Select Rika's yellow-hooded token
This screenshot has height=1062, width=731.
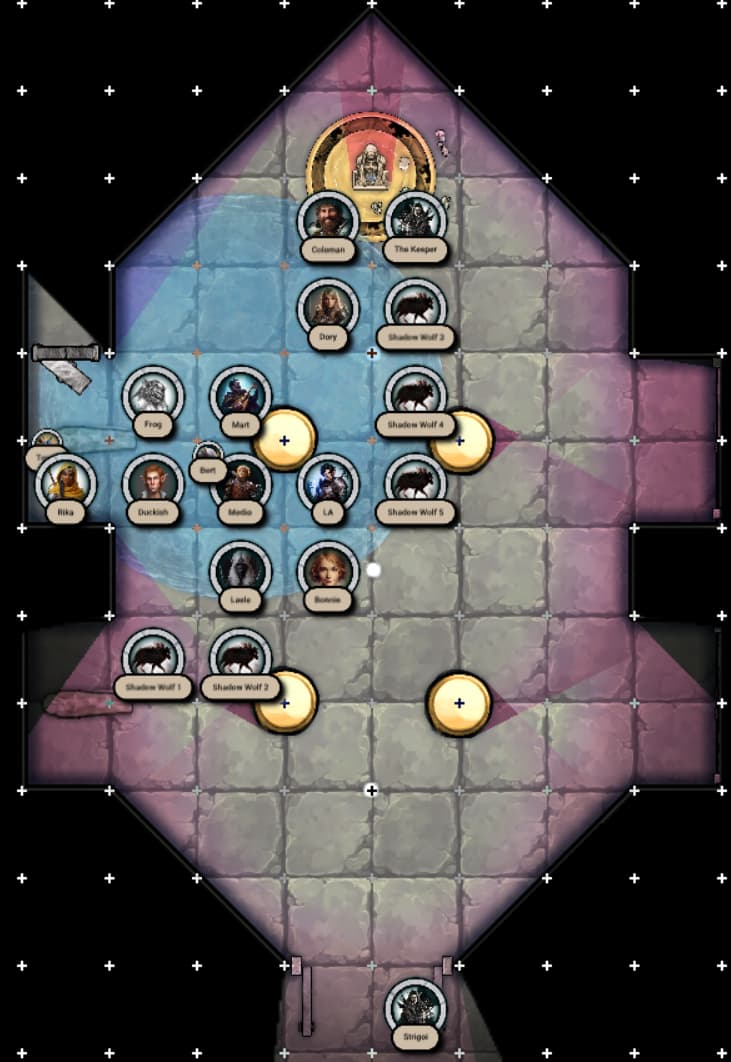click(66, 483)
